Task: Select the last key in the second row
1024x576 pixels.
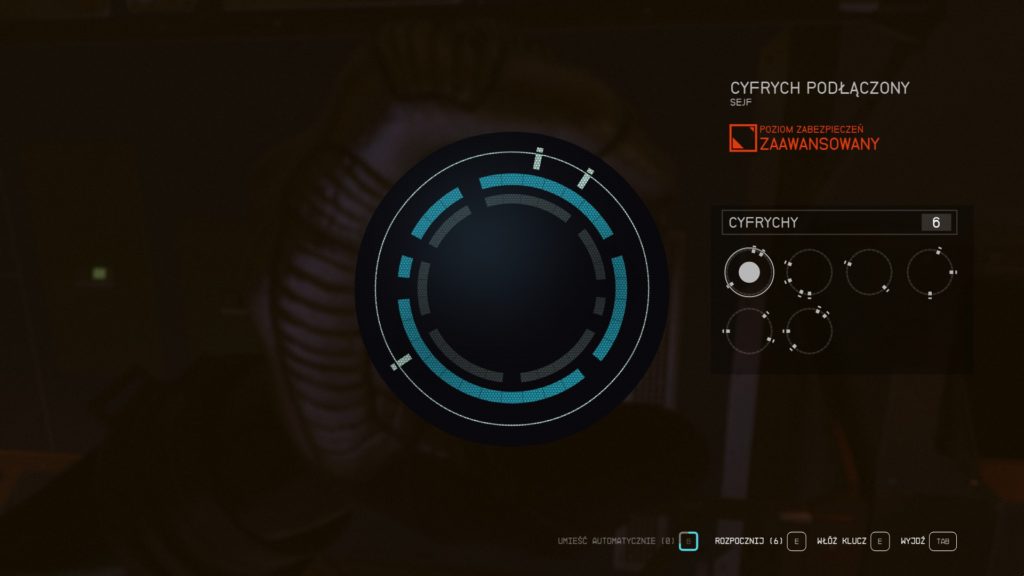Action: point(808,330)
